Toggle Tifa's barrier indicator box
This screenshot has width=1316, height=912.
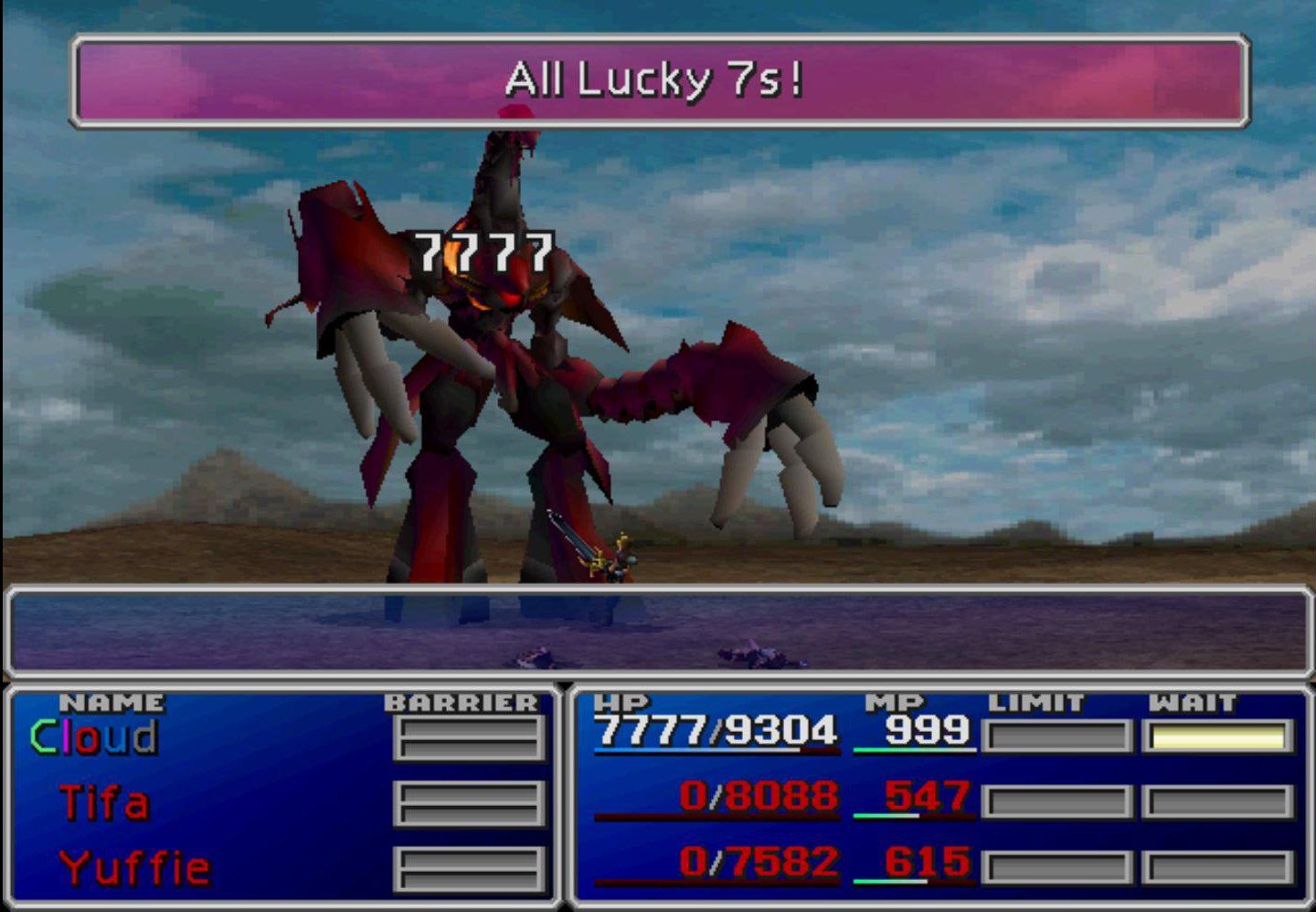[468, 804]
